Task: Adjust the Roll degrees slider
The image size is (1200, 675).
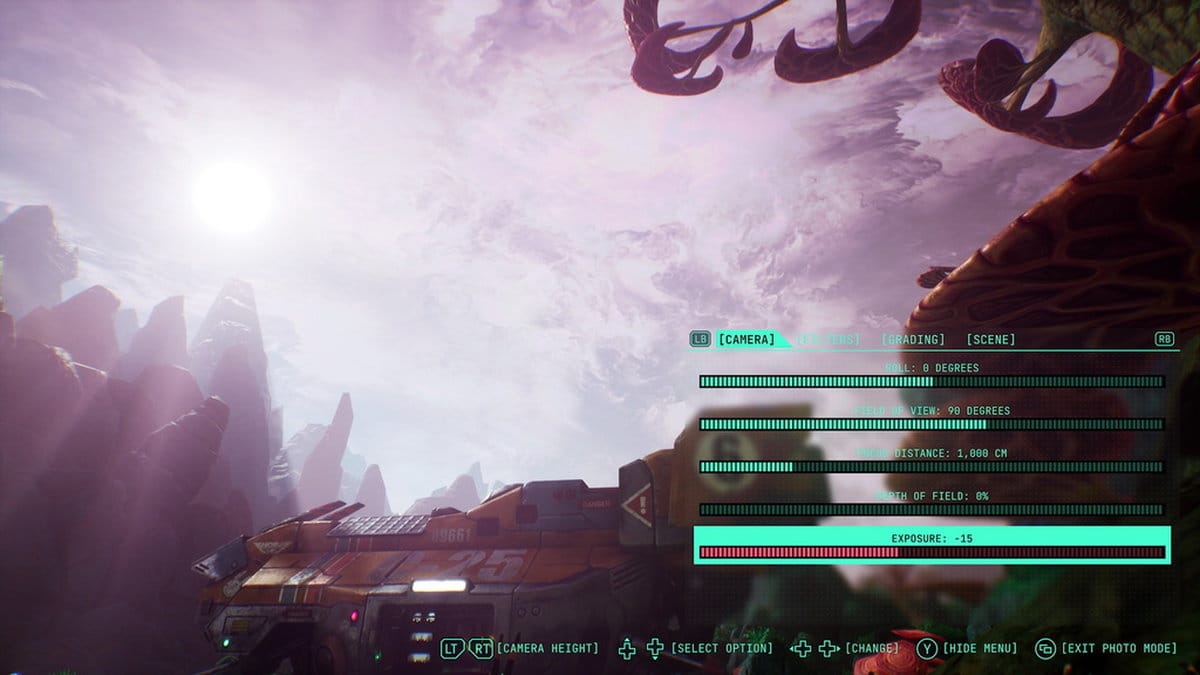Action: [x=931, y=381]
